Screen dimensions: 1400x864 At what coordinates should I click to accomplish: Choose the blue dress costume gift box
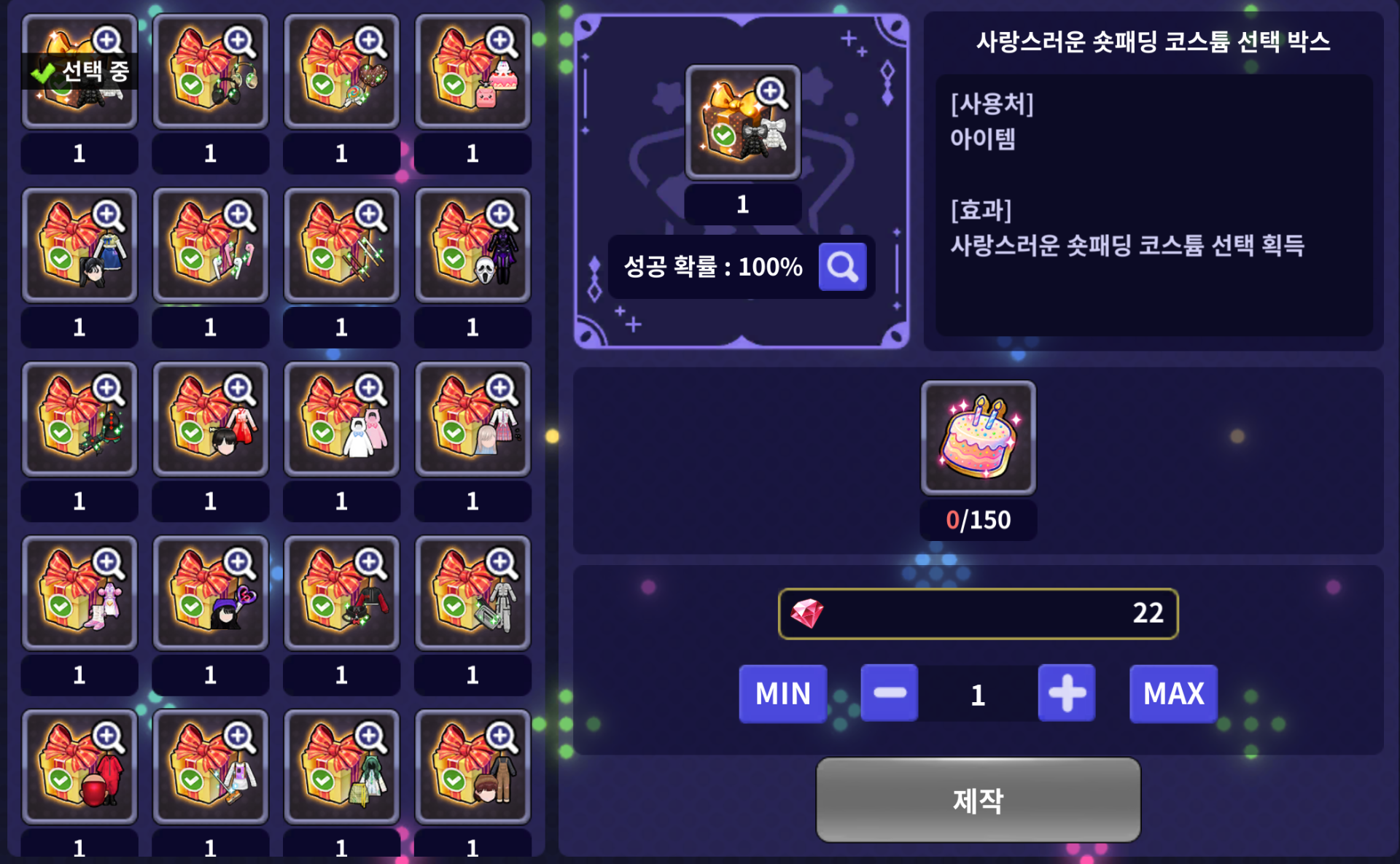point(79,246)
